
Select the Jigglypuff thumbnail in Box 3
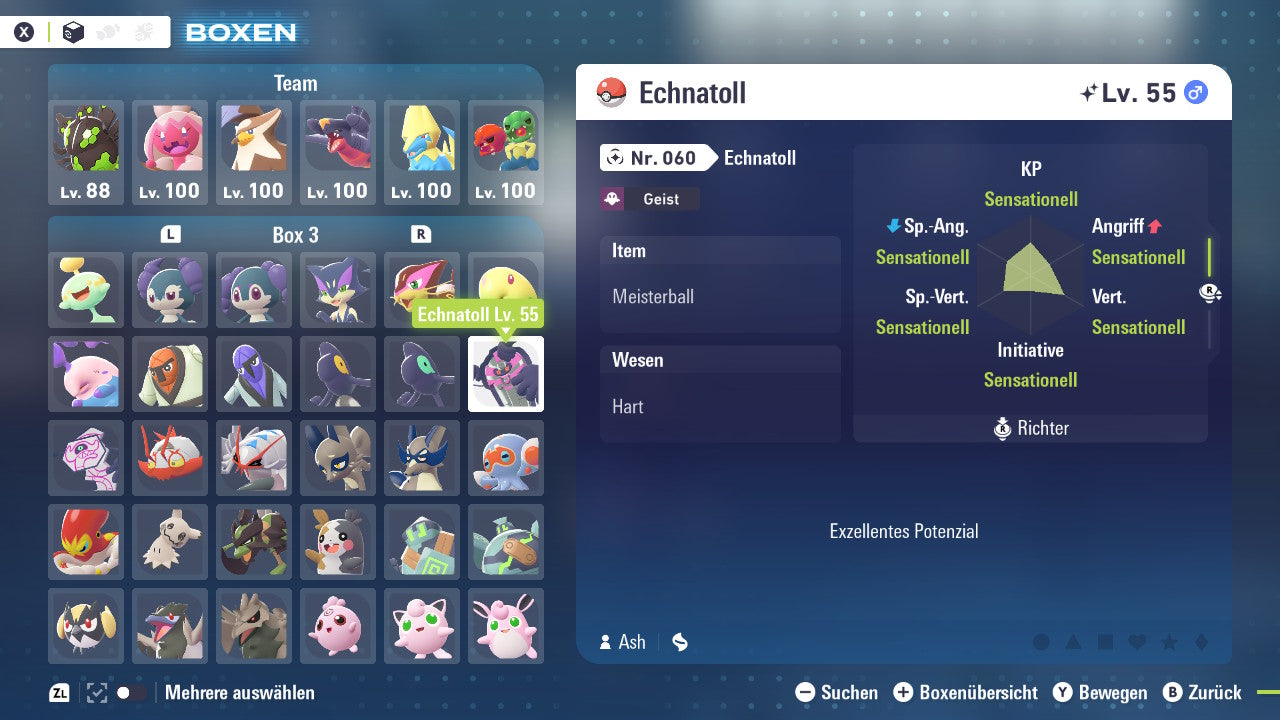(422, 626)
